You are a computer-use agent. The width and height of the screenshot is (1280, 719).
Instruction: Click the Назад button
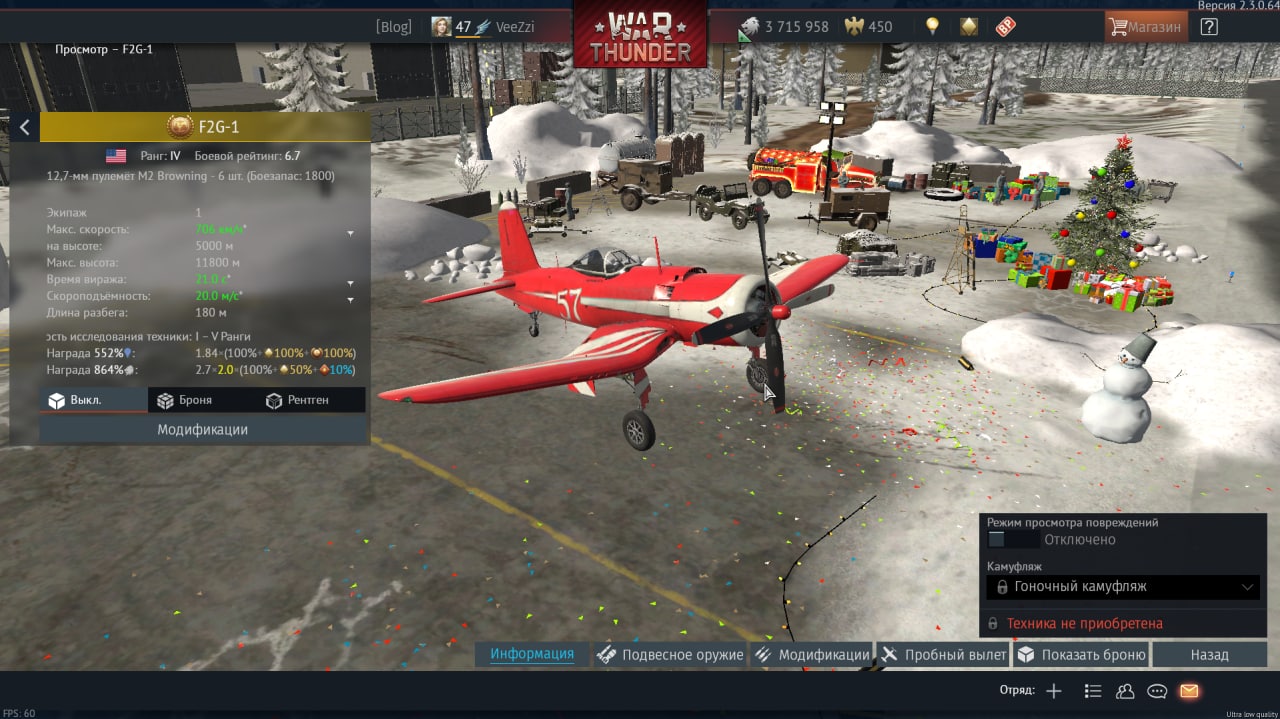[1209, 655]
